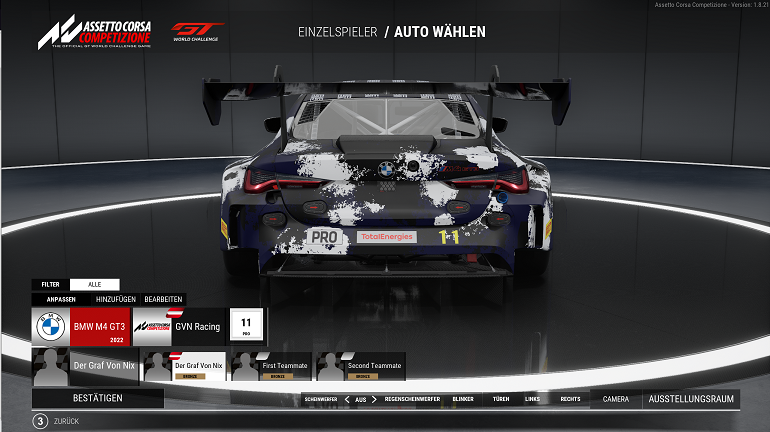This screenshot has height=432, width=770.
Task: Open the Anpassen customization option
Action: [x=51, y=299]
